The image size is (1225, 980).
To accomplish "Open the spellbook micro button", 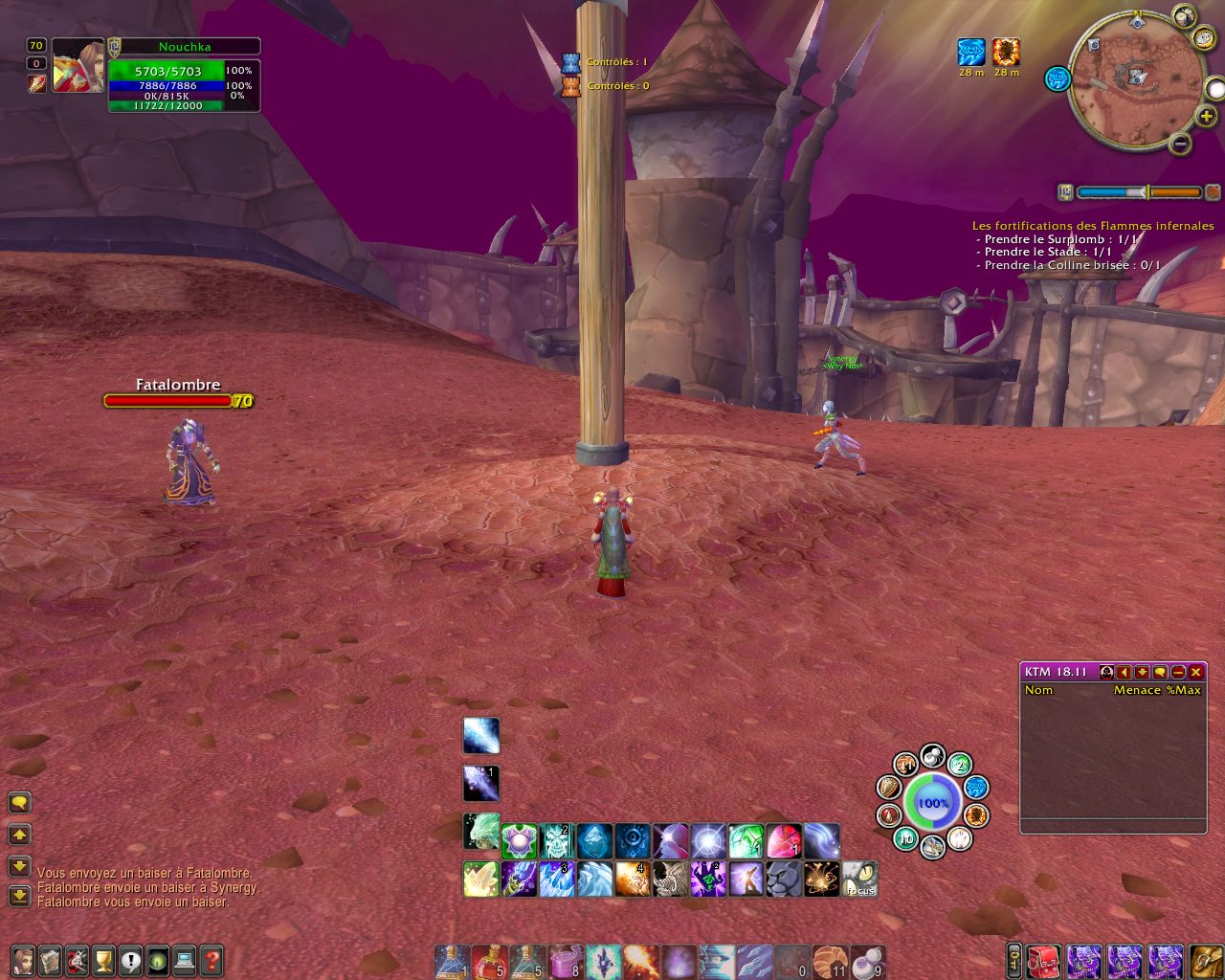I will [x=50, y=959].
